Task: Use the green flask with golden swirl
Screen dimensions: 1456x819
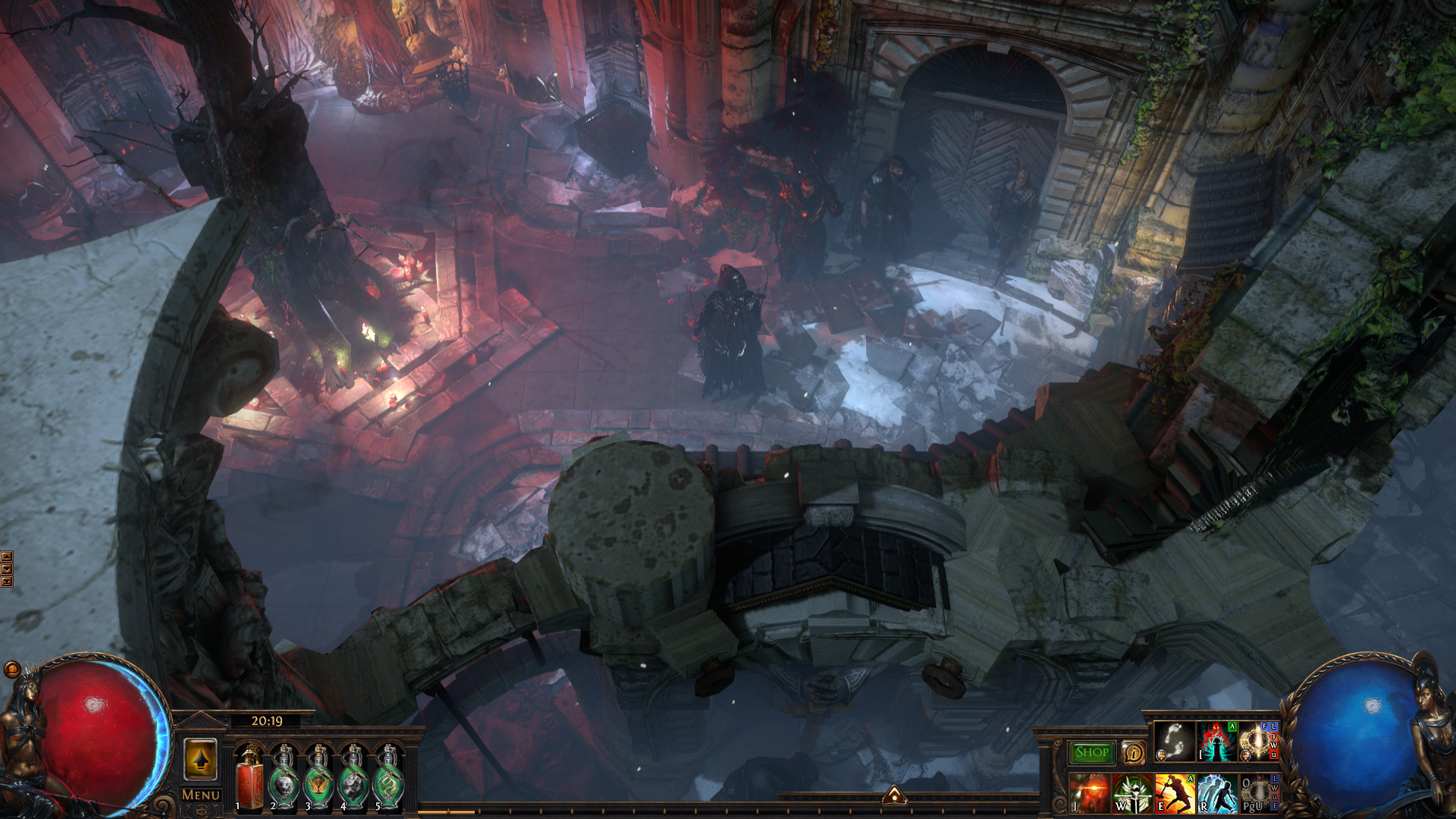Action: [388, 780]
